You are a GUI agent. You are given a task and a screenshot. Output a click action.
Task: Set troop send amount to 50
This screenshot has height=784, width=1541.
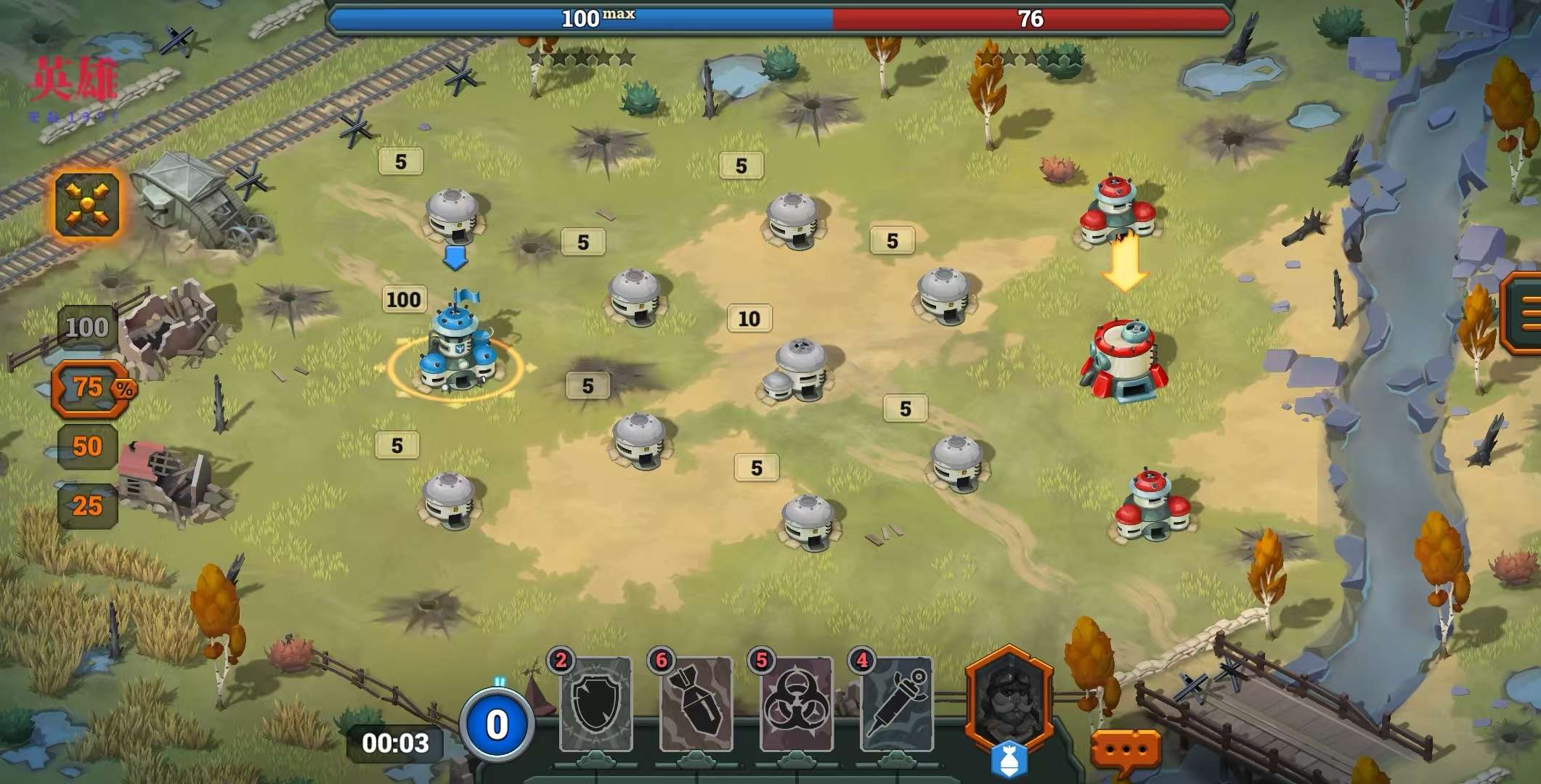coord(87,446)
